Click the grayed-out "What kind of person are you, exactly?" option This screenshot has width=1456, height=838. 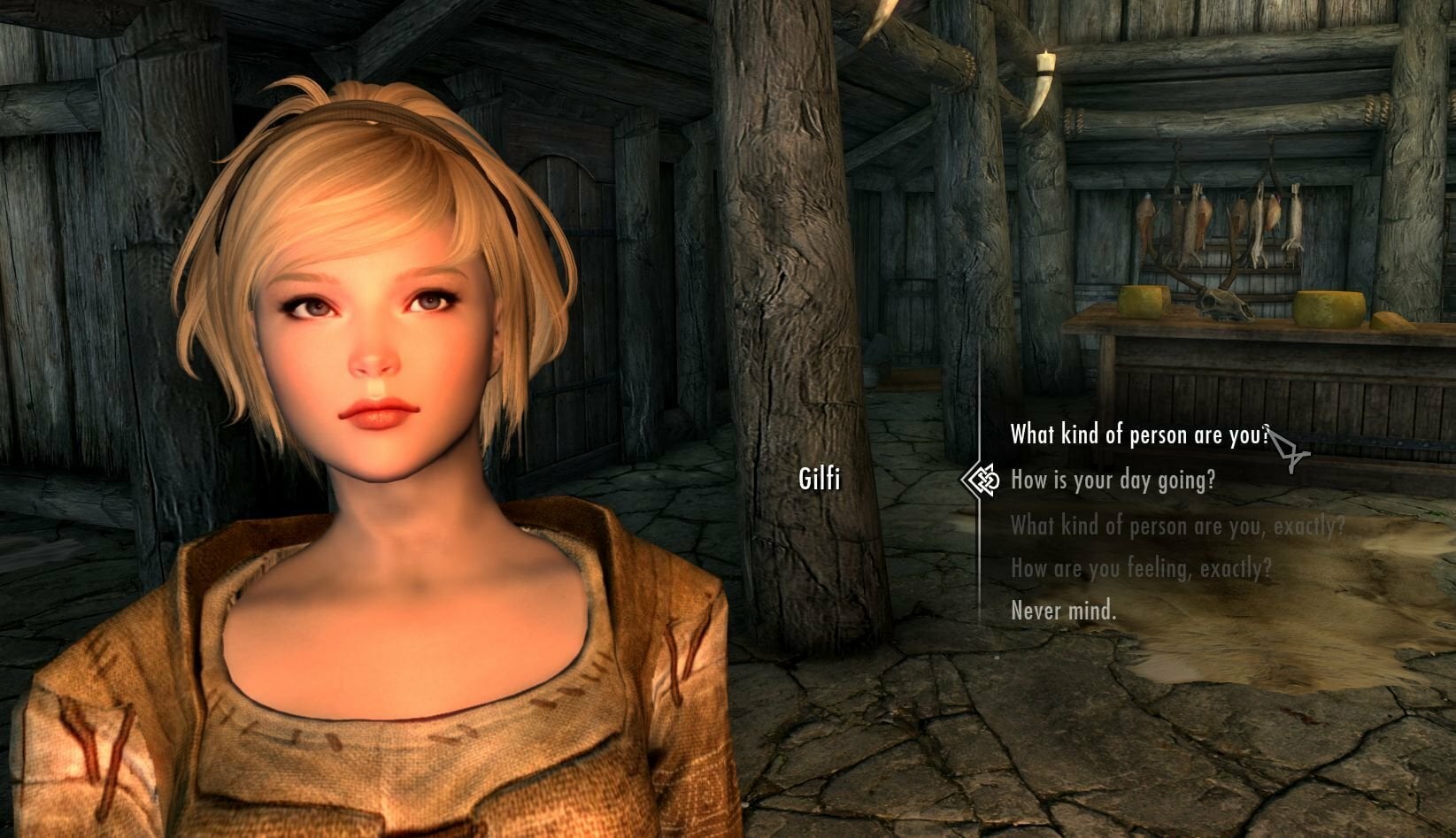1177,524
